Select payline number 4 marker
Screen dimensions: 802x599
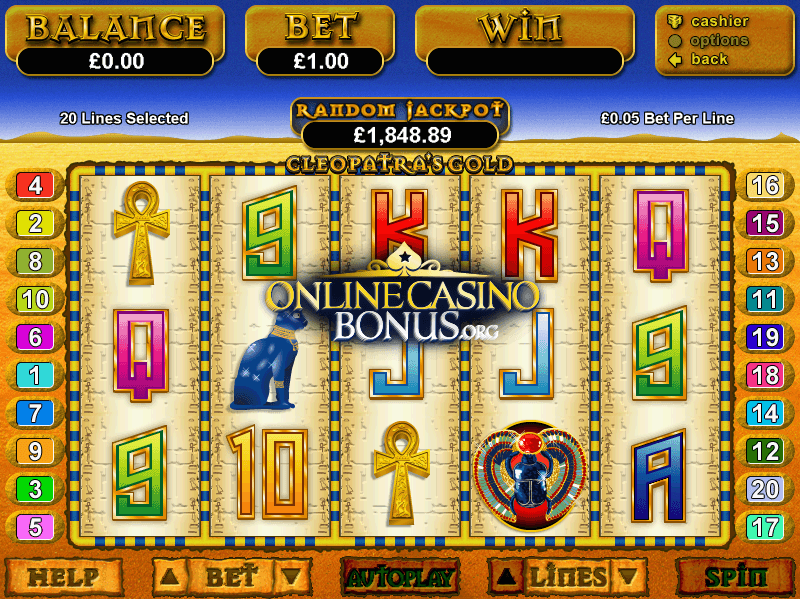pos(35,185)
